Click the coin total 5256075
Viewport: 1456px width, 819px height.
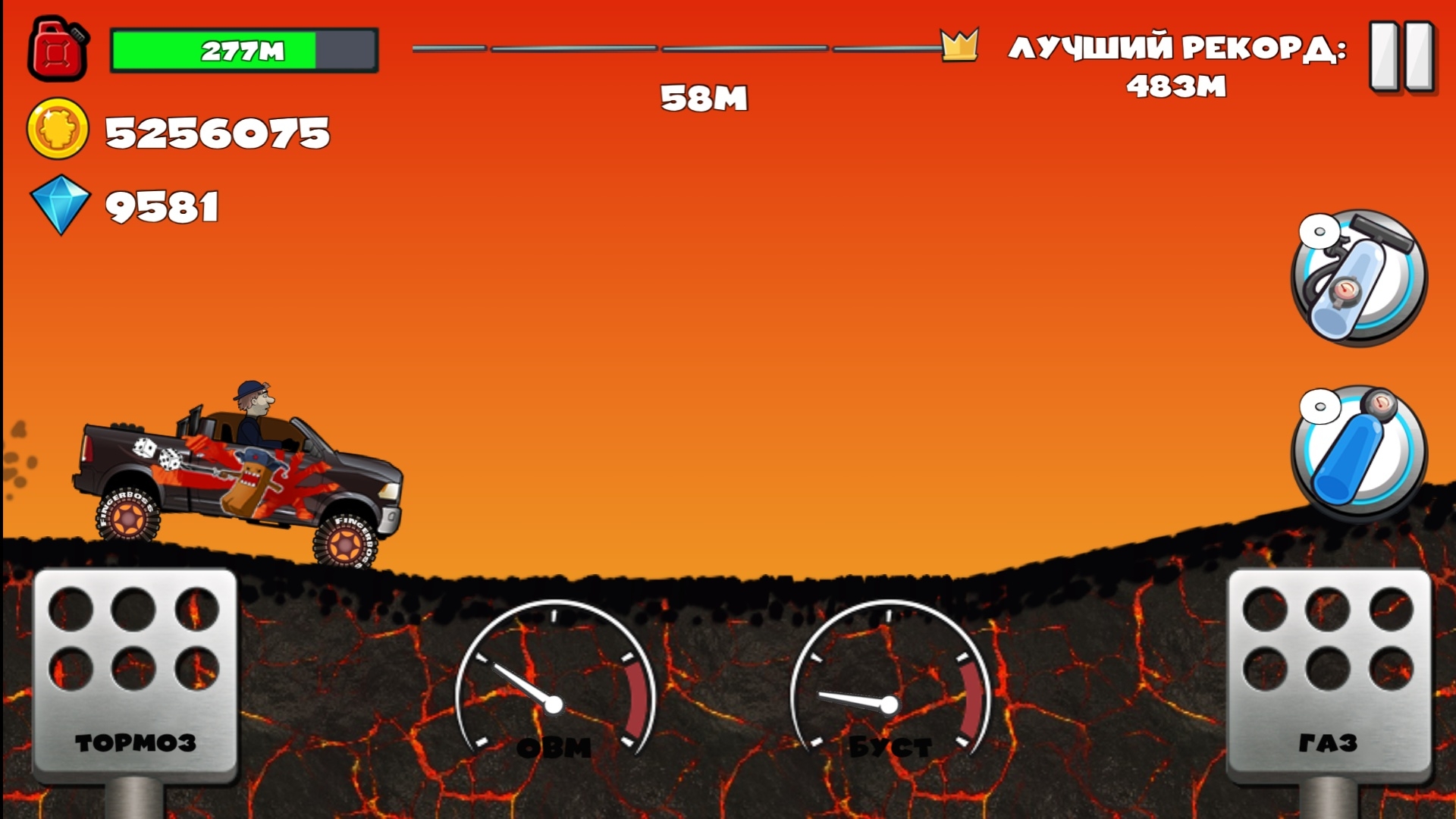point(216,133)
